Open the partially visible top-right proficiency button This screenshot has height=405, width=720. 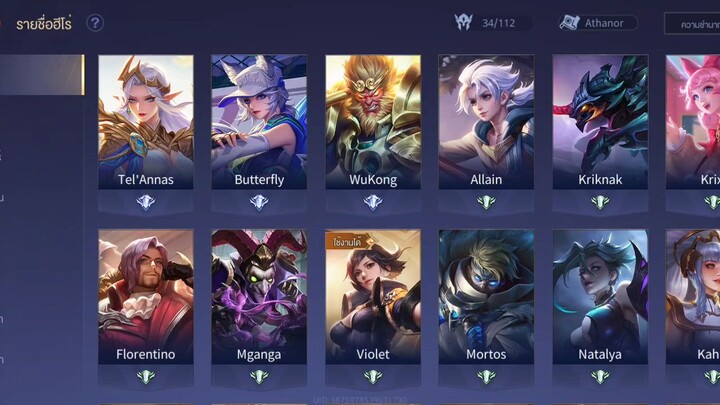point(693,23)
